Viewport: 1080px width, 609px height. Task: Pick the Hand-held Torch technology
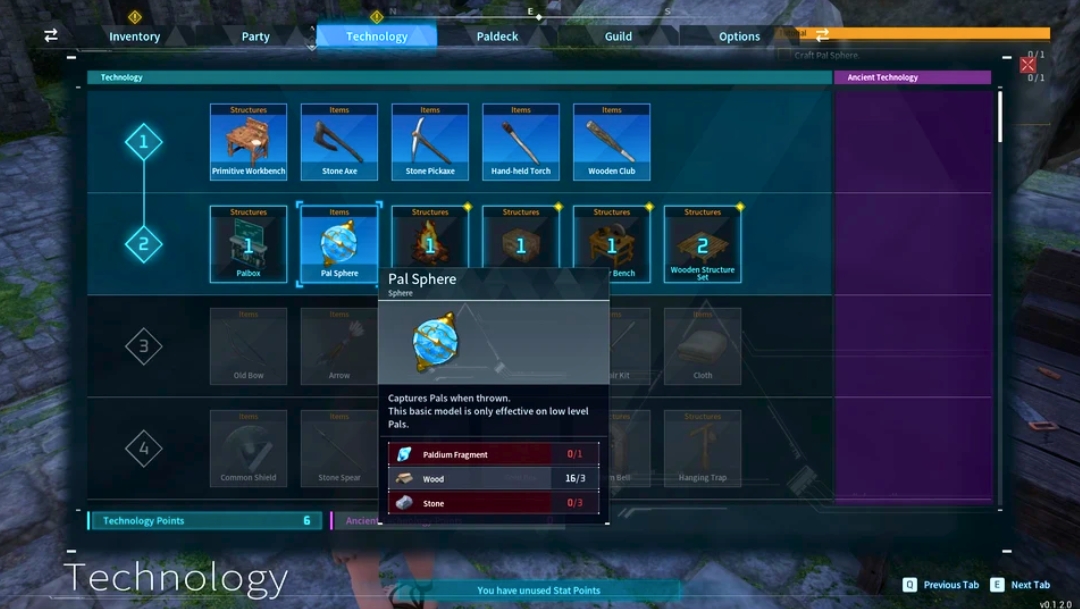pos(521,142)
